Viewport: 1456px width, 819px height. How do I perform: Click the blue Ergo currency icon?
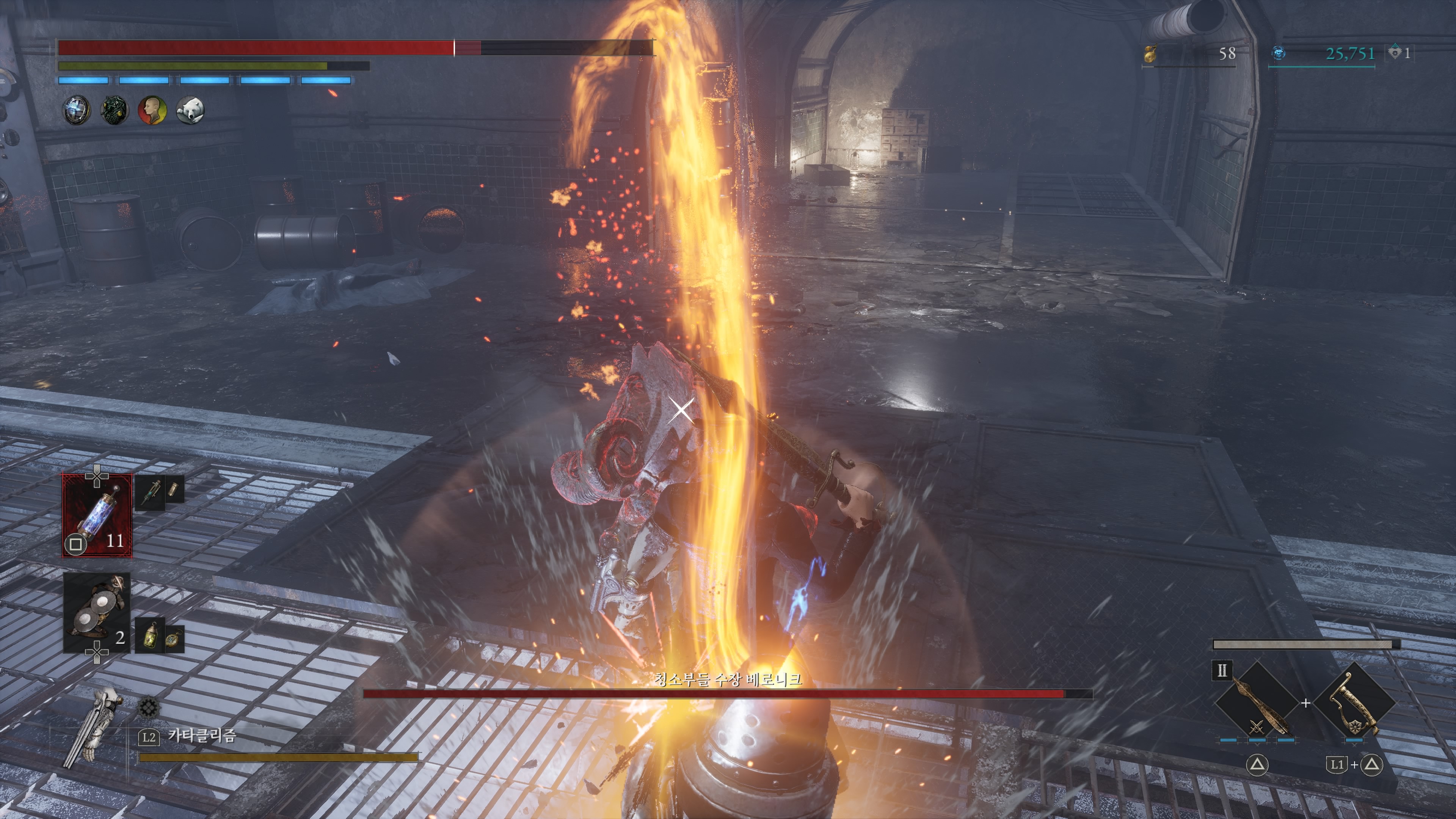pos(1279,54)
